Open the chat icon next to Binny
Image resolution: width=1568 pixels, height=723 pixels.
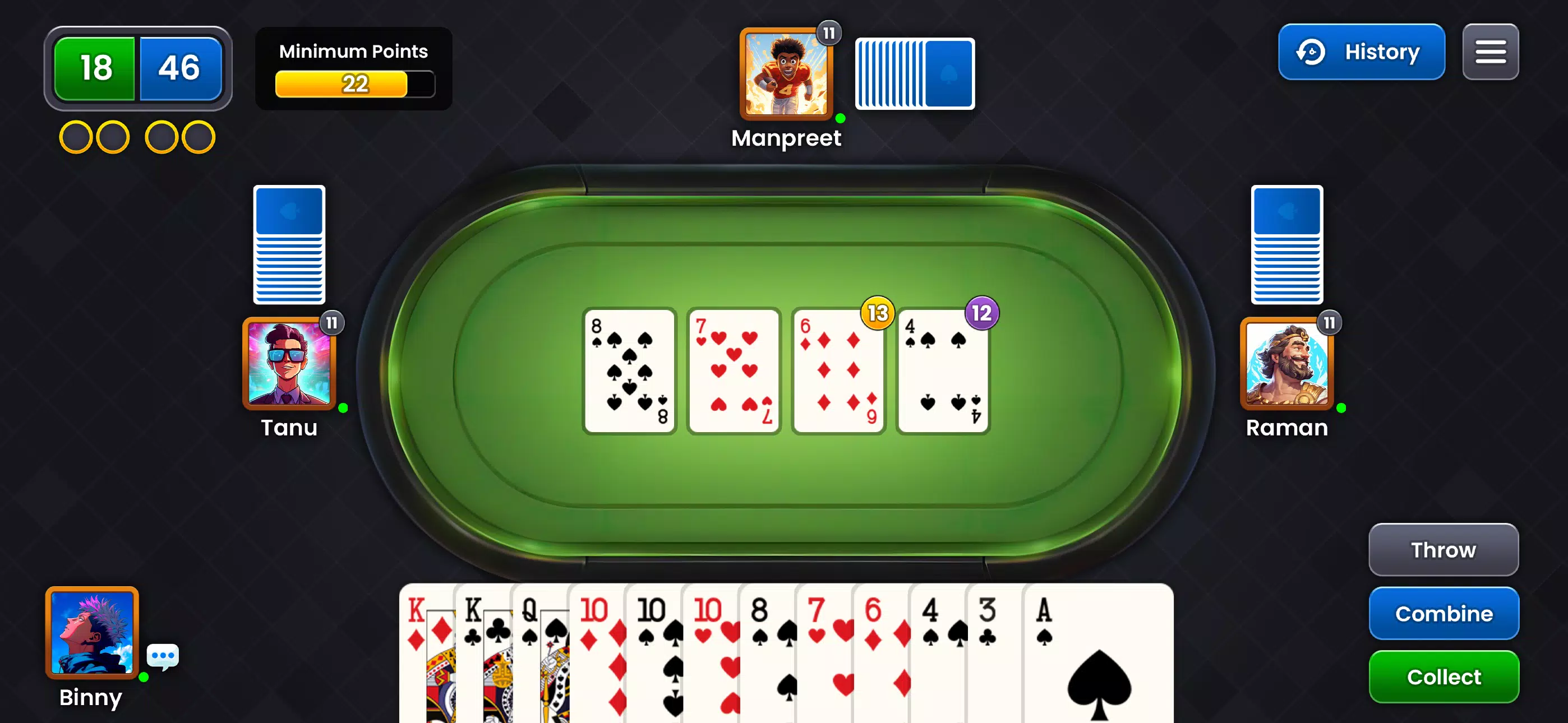(162, 655)
